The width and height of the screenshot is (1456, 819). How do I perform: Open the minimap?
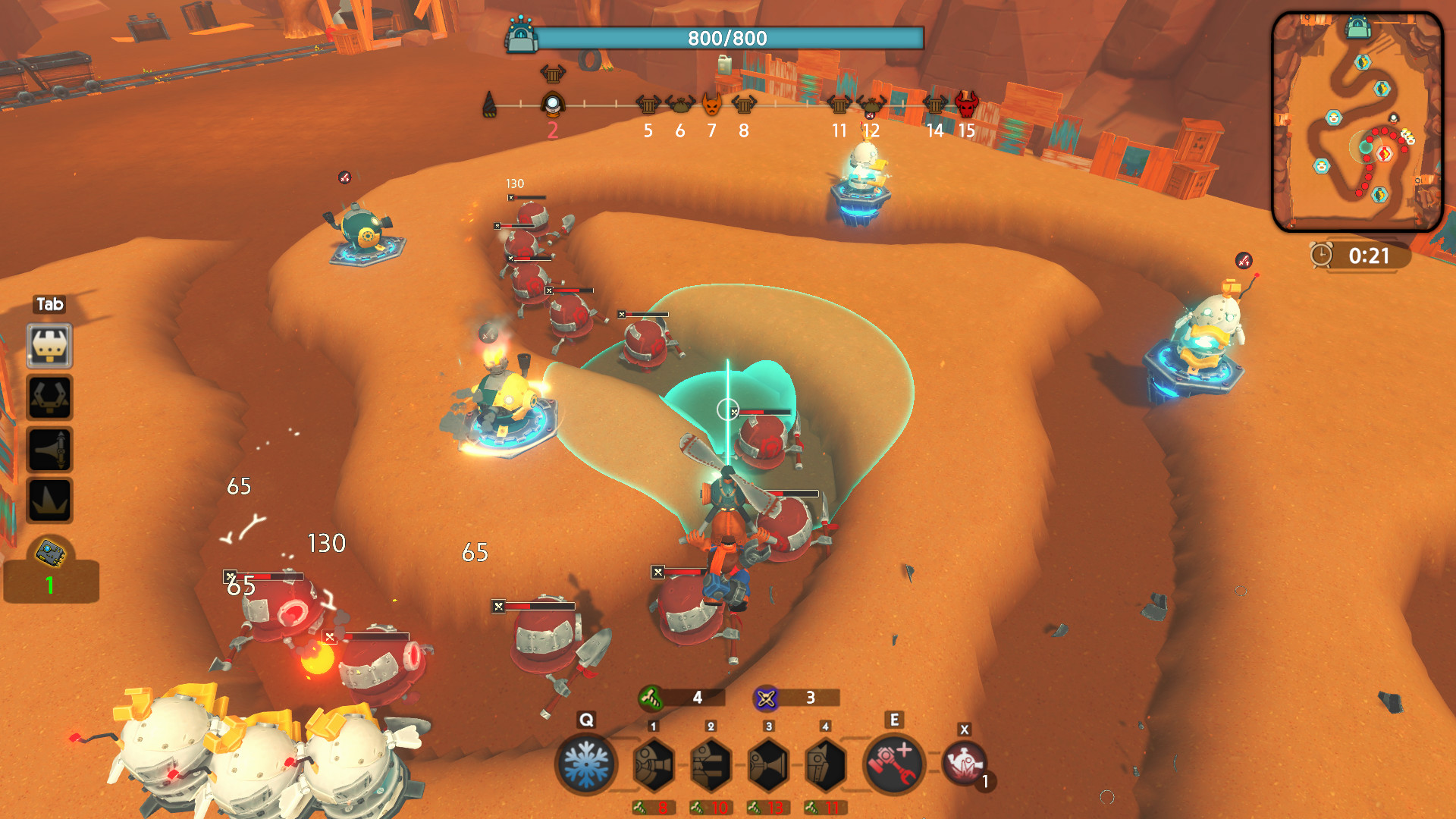coord(1357,121)
